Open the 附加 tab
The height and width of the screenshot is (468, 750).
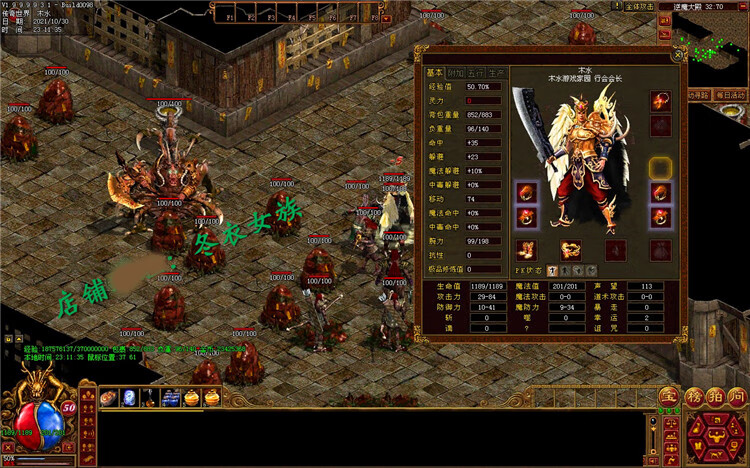click(456, 72)
